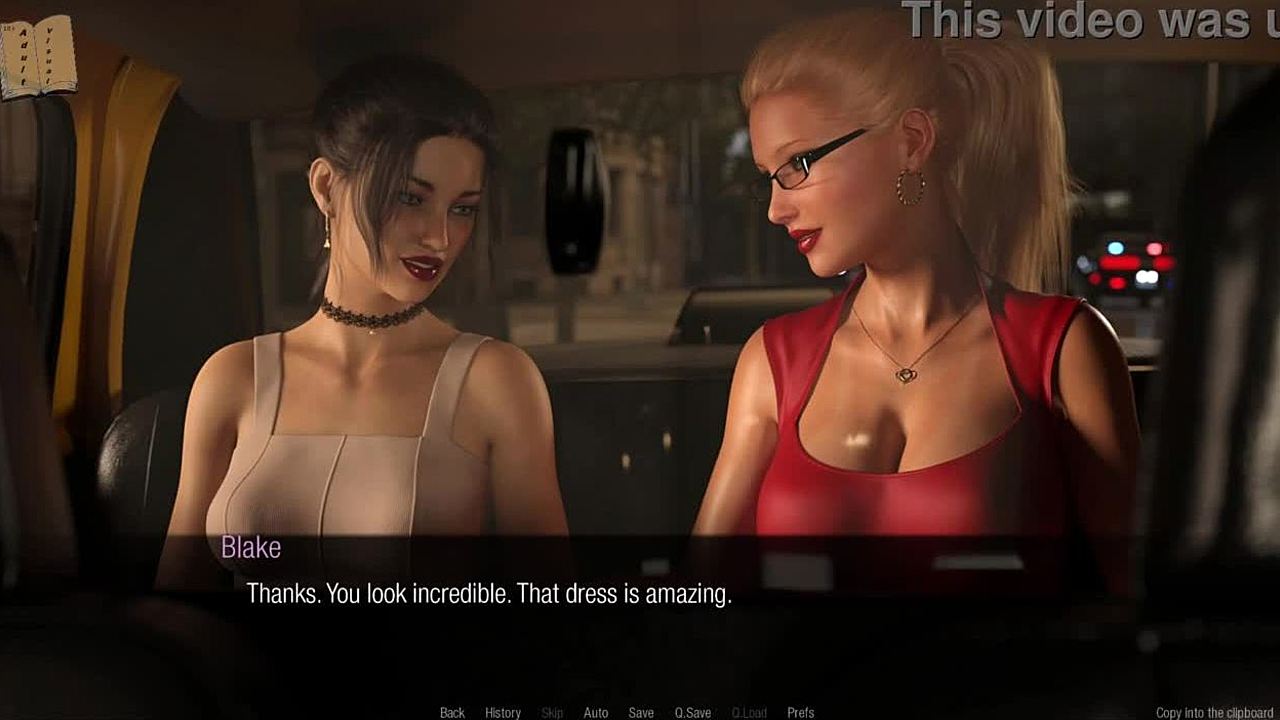Toggle the Skip dialogue option

[x=552, y=712]
